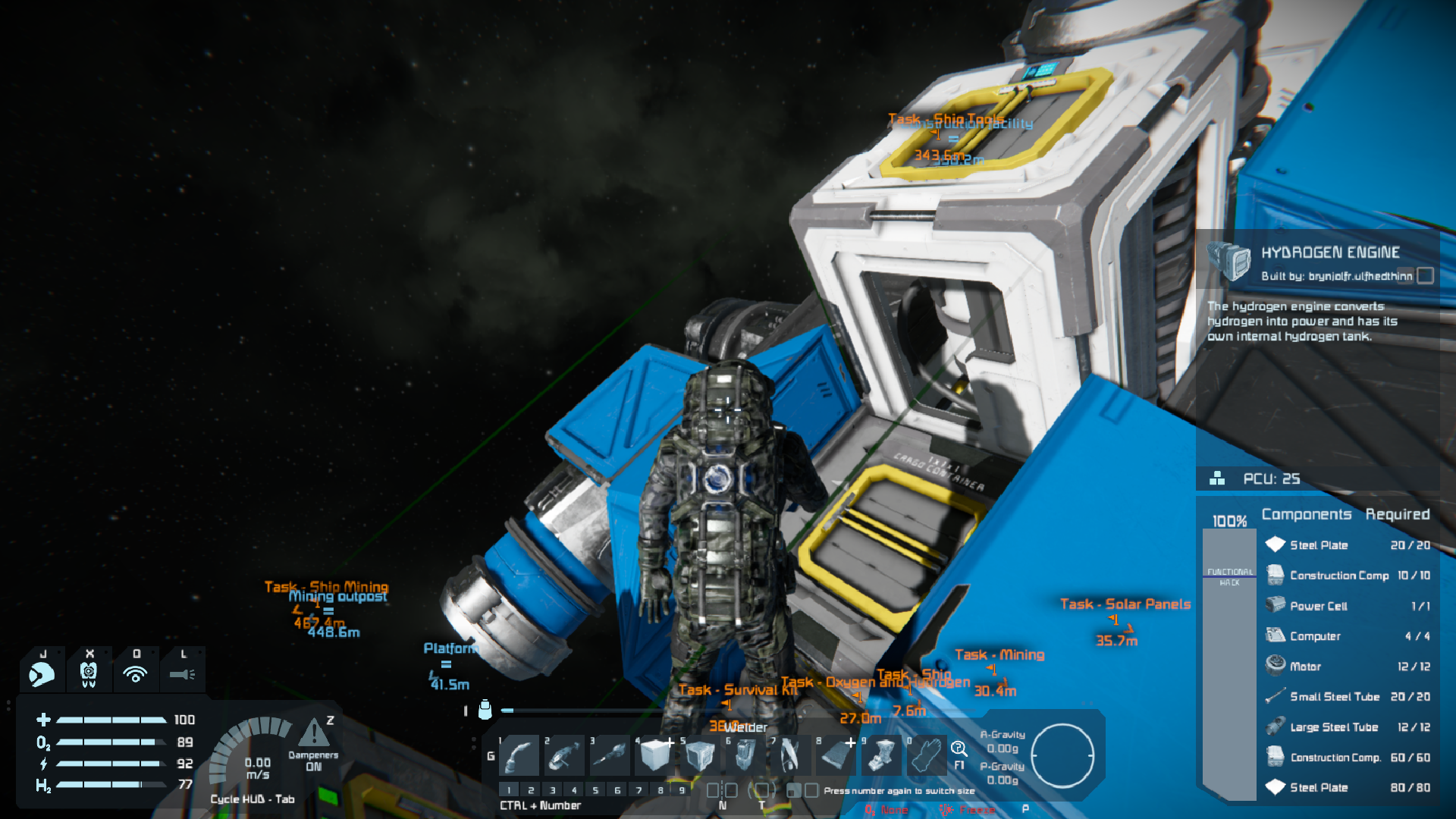Select the empty hand glove slot
Image resolution: width=1456 pixels, height=819 pixels.
pyautogui.click(x=926, y=755)
